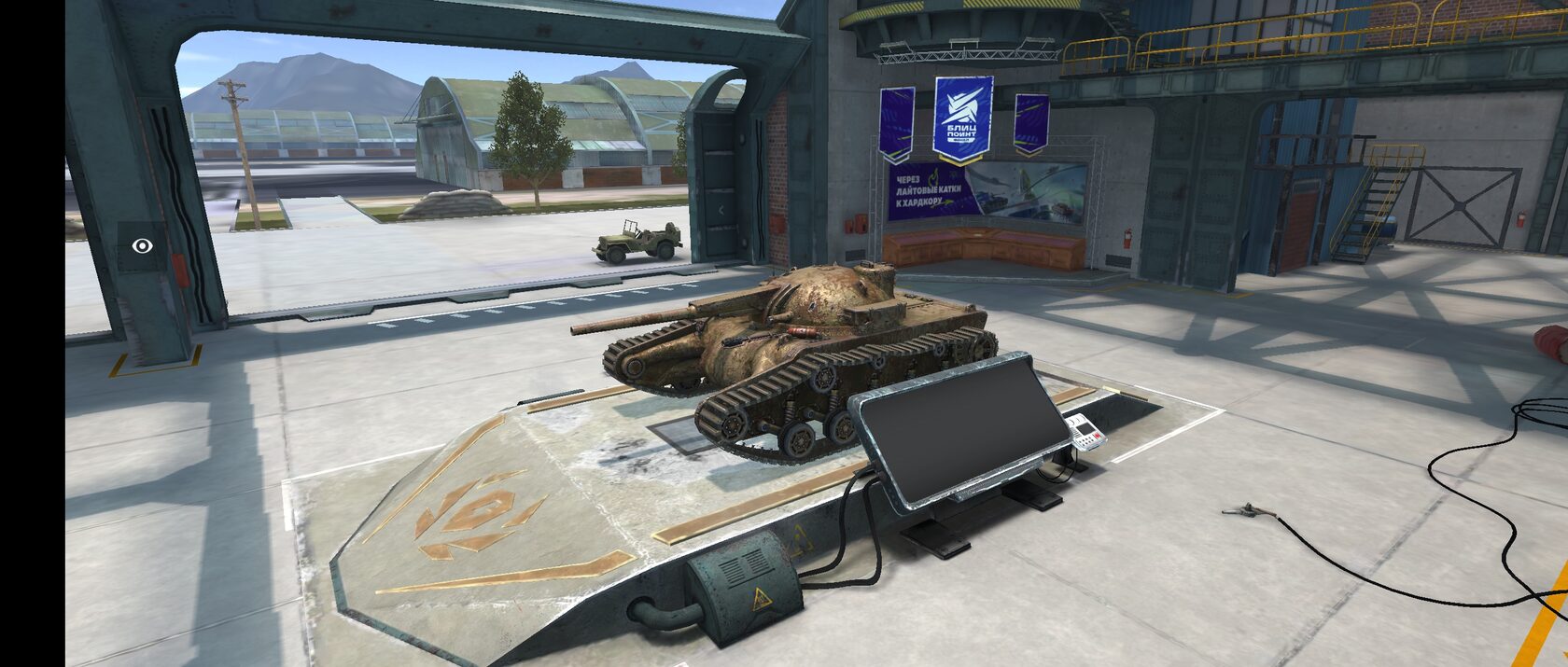
Task: Toggle the eye icon to show interface
Action: point(142,246)
